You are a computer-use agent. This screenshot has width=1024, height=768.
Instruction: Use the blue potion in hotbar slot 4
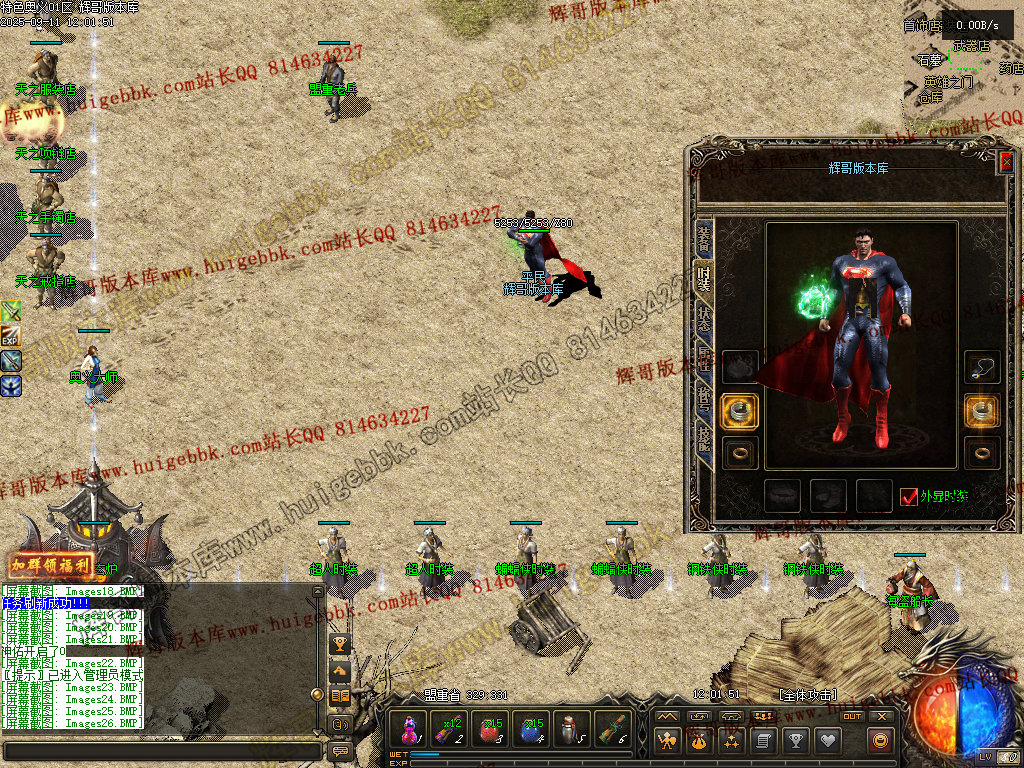coord(531,729)
